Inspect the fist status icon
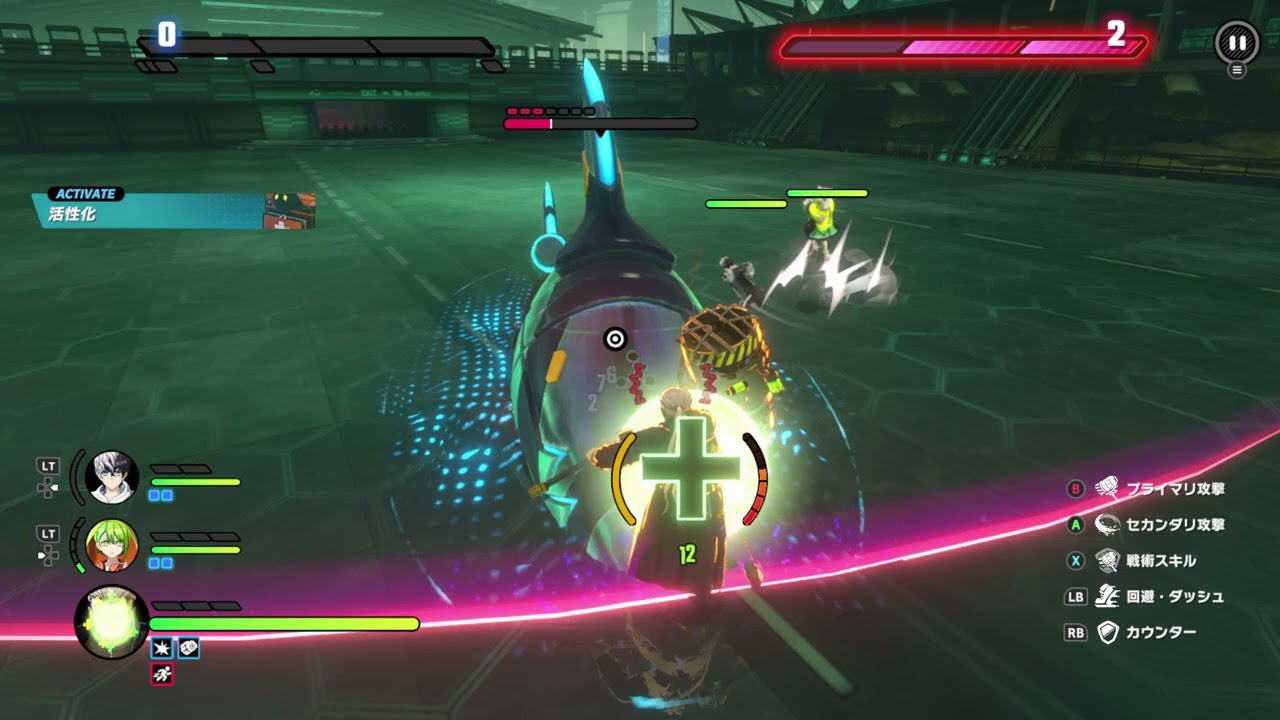The image size is (1280, 720). [x=188, y=649]
